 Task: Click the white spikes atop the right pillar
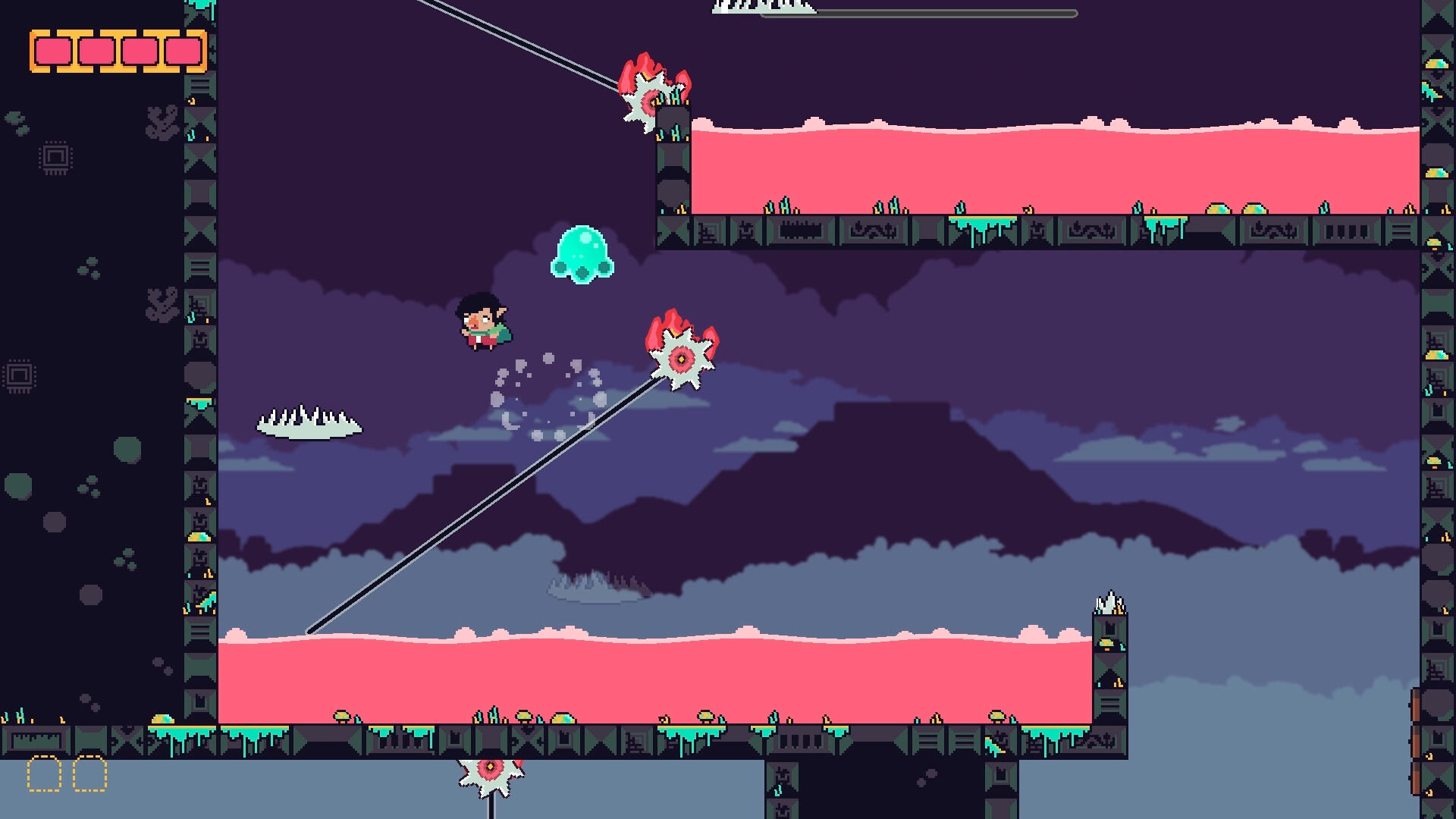(x=1109, y=603)
